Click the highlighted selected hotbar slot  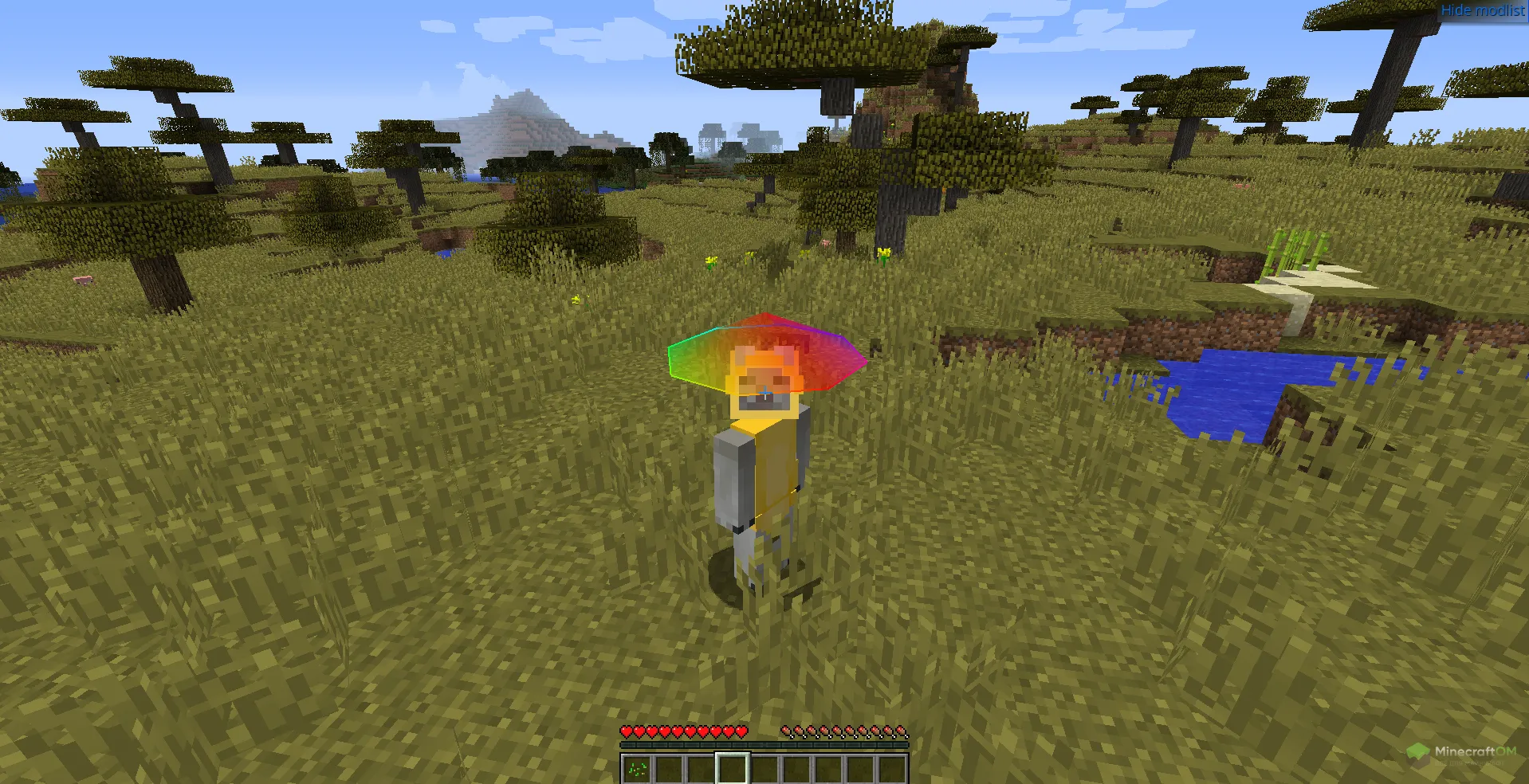coord(733,769)
